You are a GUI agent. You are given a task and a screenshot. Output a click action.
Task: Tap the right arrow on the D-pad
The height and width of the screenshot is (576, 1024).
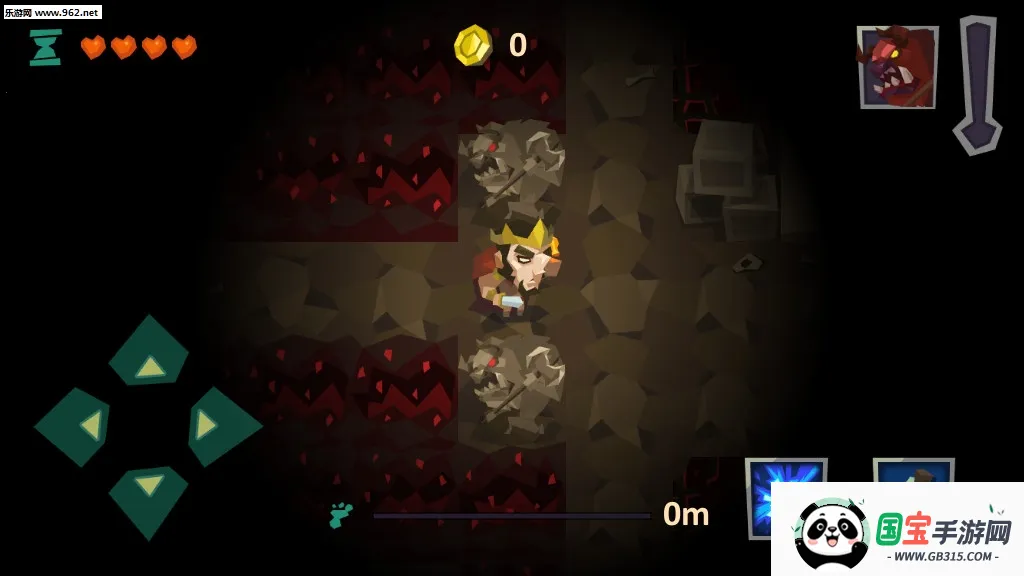coord(221,426)
